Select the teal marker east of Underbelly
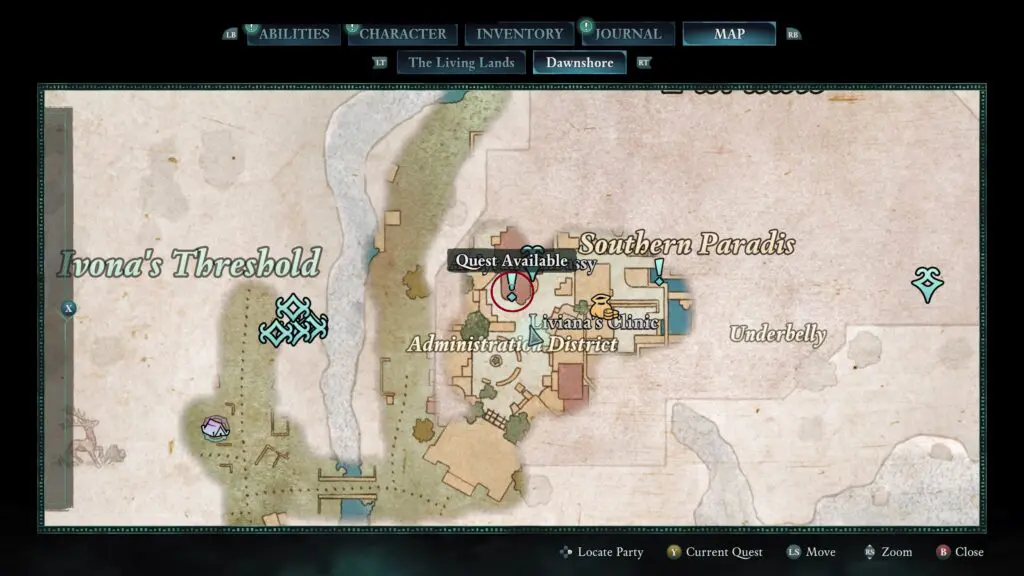The width and height of the screenshot is (1024, 576). 927,285
